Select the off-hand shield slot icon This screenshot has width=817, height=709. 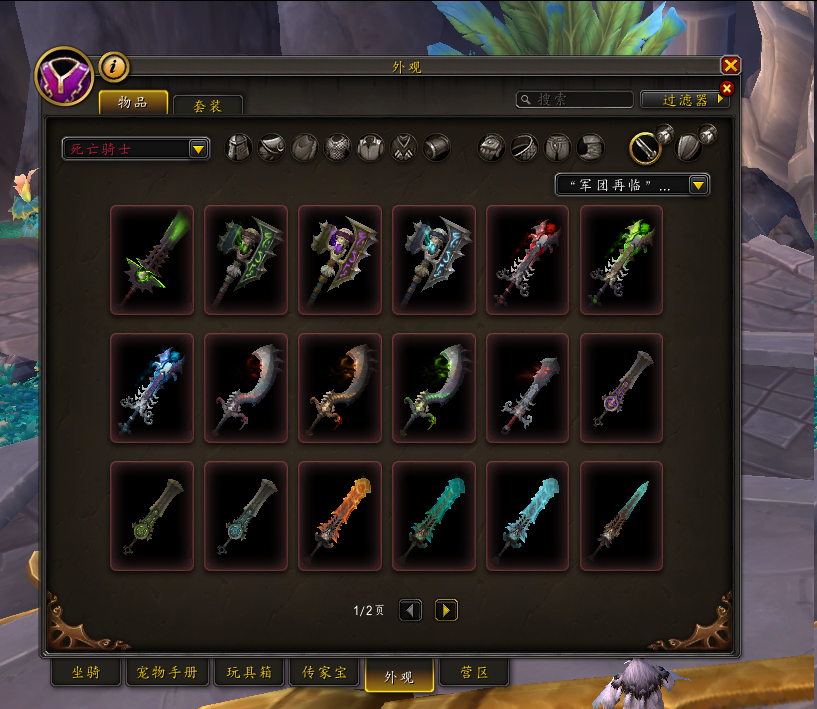[688, 148]
